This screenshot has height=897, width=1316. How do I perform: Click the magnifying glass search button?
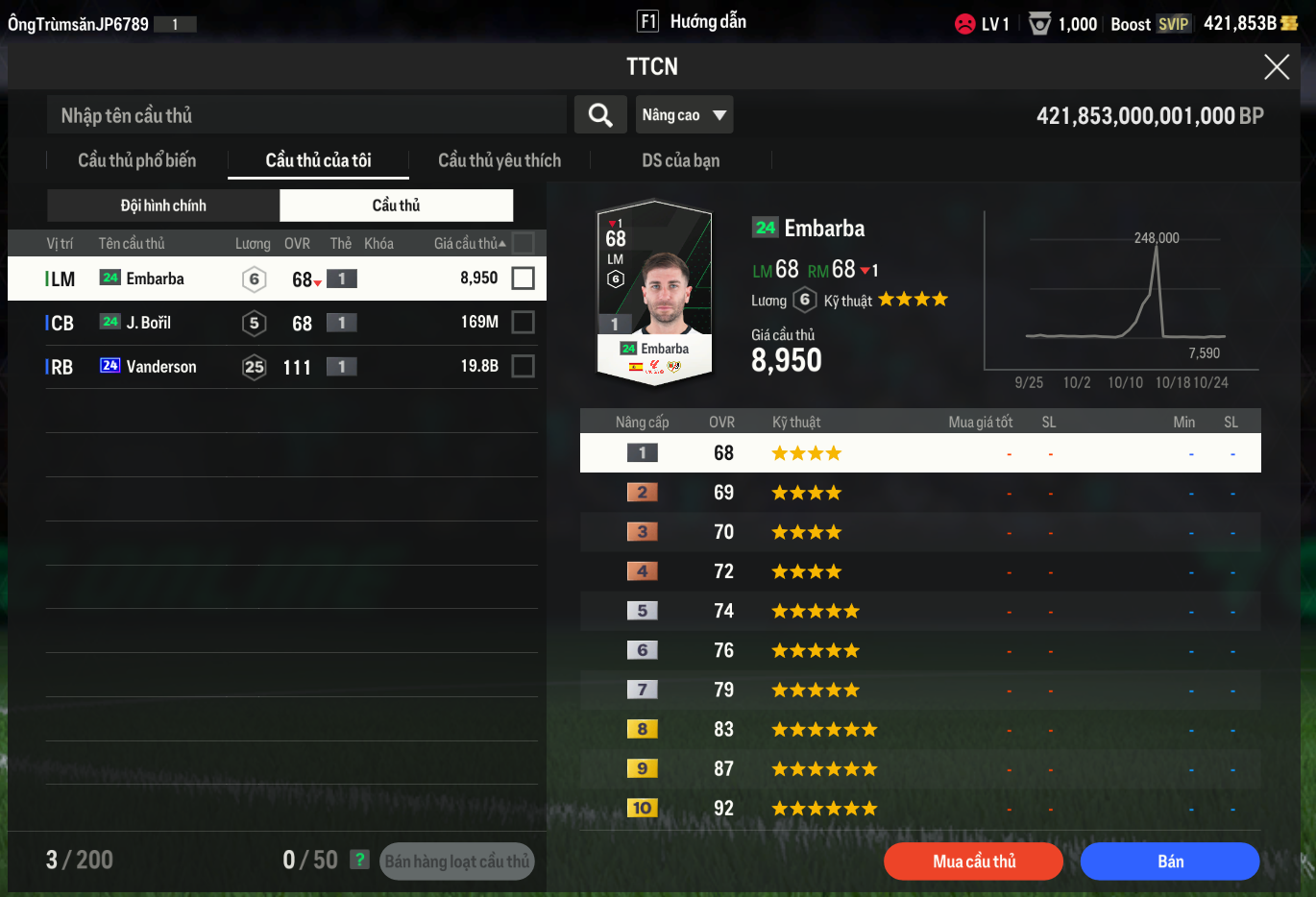coord(600,115)
